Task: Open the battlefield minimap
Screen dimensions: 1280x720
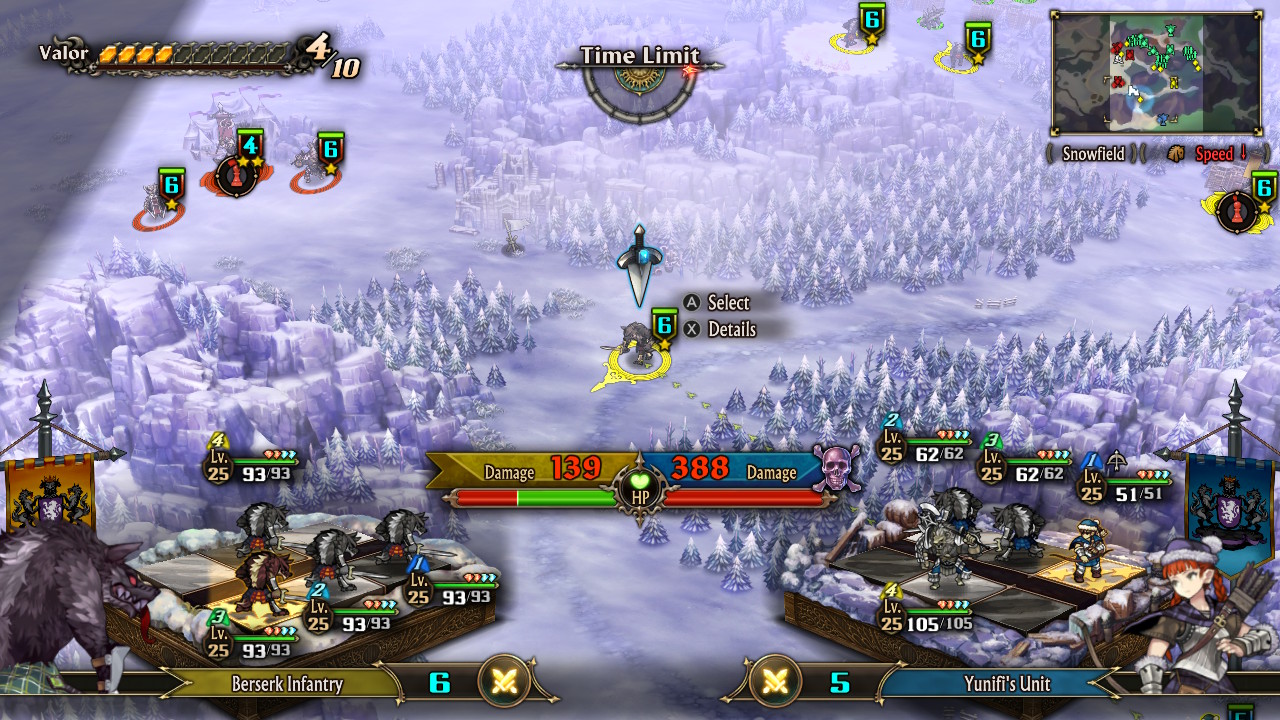Action: tap(1155, 74)
